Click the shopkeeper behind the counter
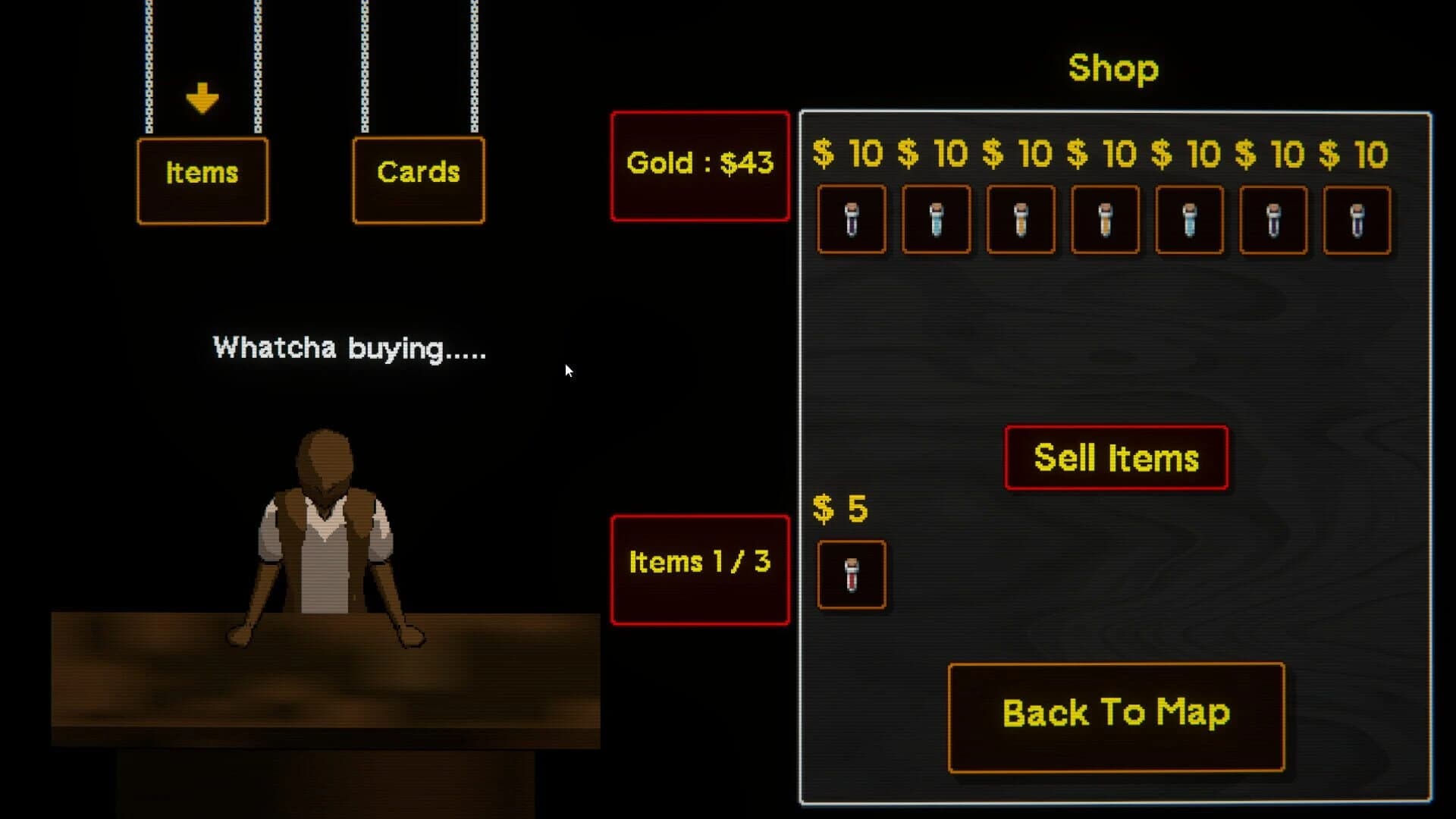 [x=326, y=531]
